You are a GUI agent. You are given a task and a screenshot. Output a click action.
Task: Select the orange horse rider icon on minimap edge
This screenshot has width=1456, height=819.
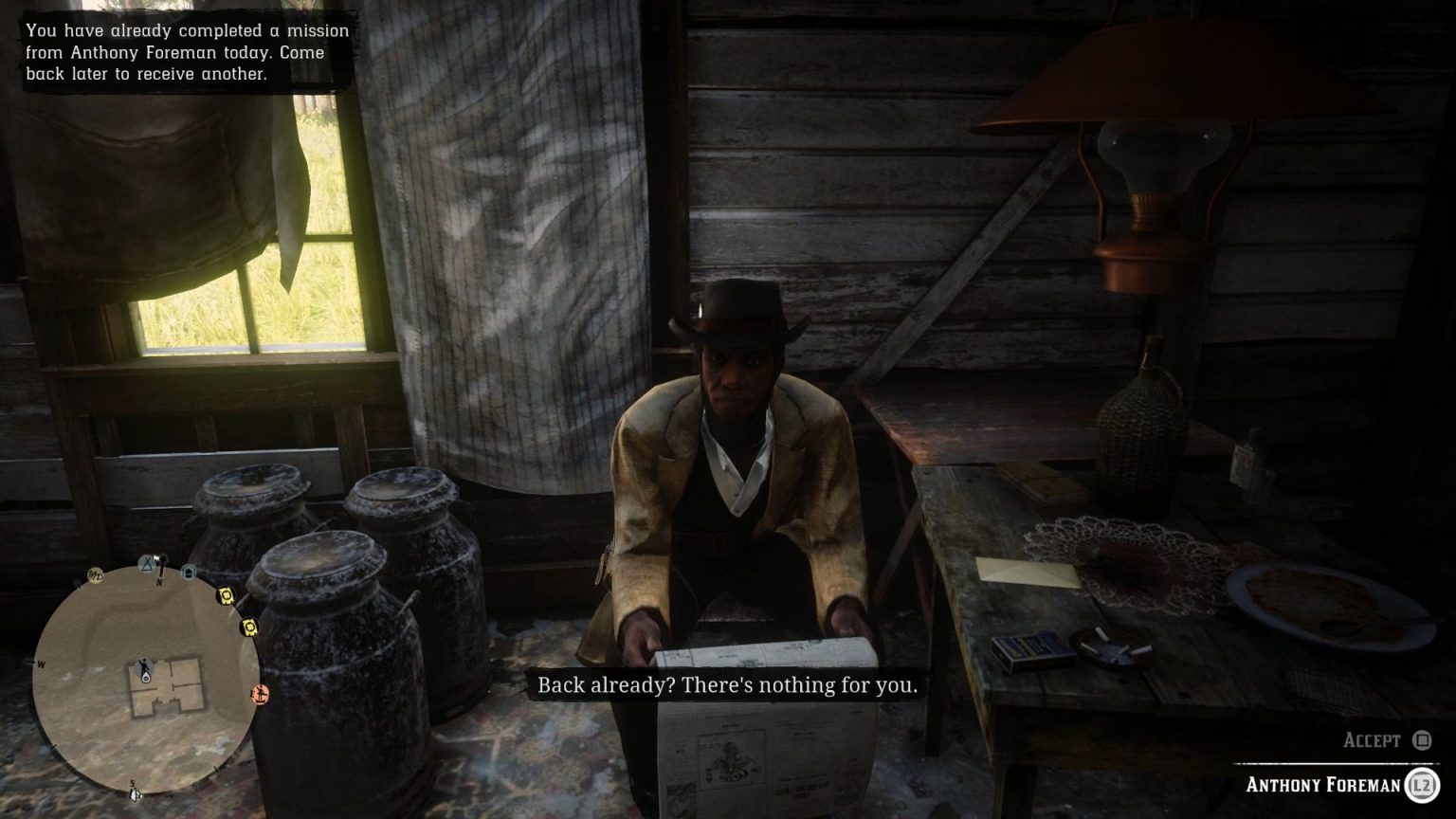pyautogui.click(x=260, y=695)
